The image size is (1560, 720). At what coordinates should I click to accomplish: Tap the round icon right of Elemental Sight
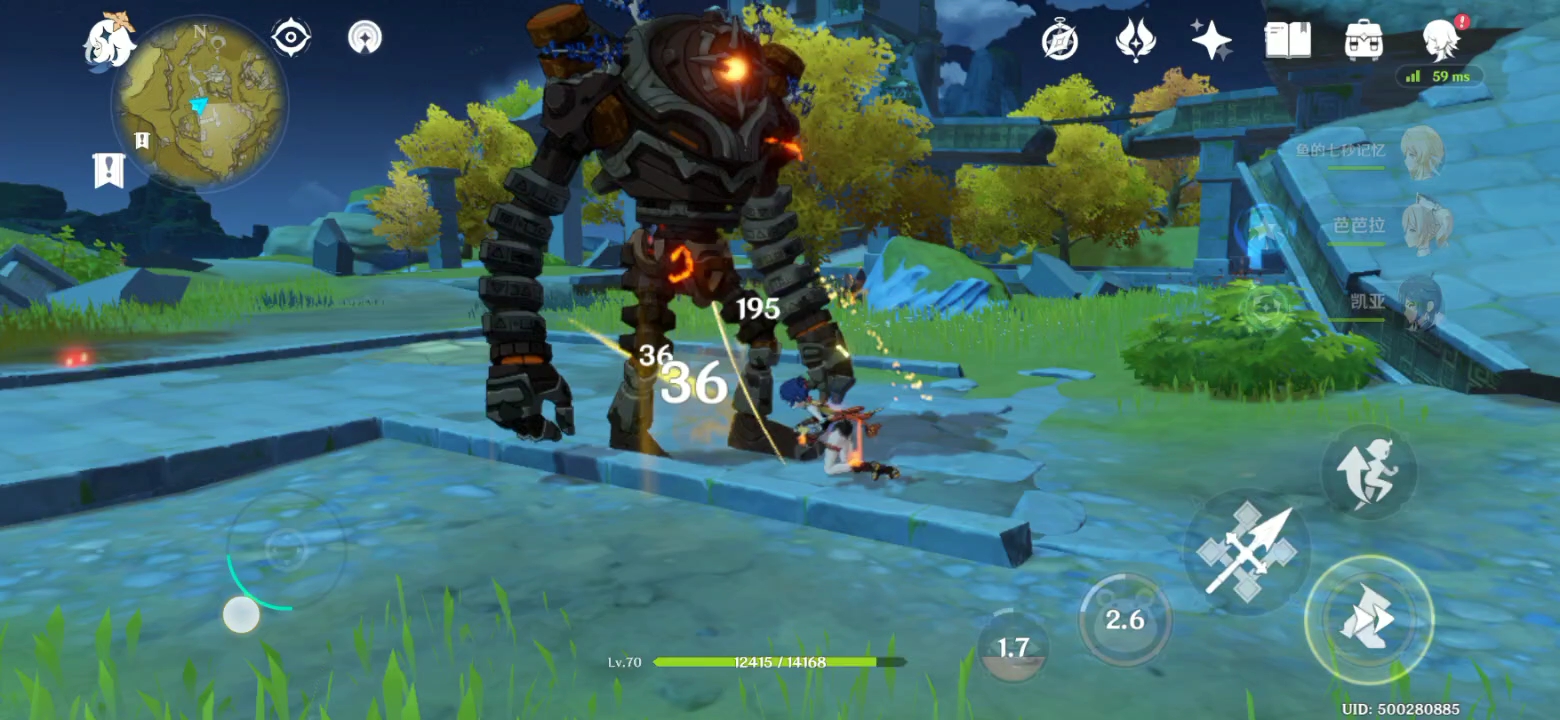click(x=365, y=38)
